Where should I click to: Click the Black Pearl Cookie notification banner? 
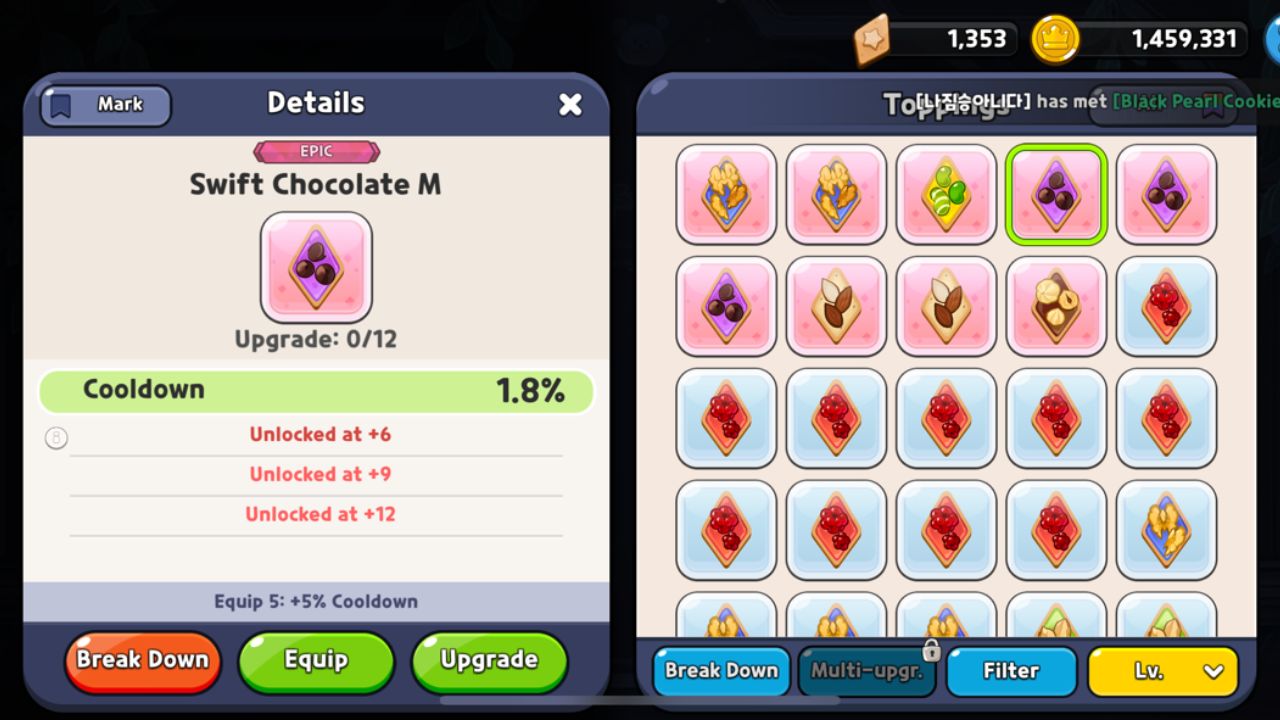pyautogui.click(x=1160, y=103)
